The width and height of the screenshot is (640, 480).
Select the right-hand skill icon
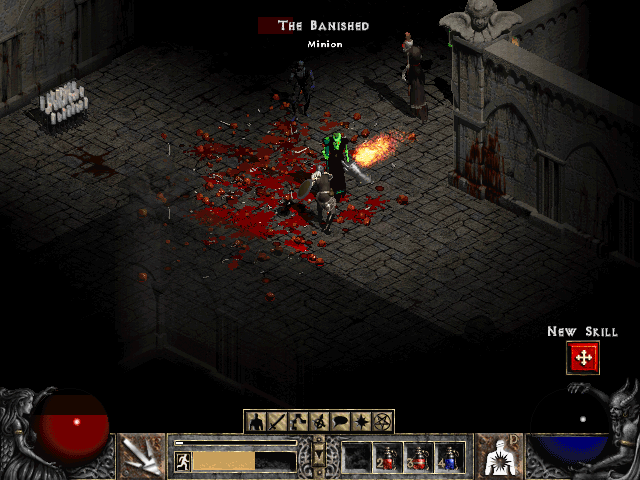pyautogui.click(x=499, y=455)
